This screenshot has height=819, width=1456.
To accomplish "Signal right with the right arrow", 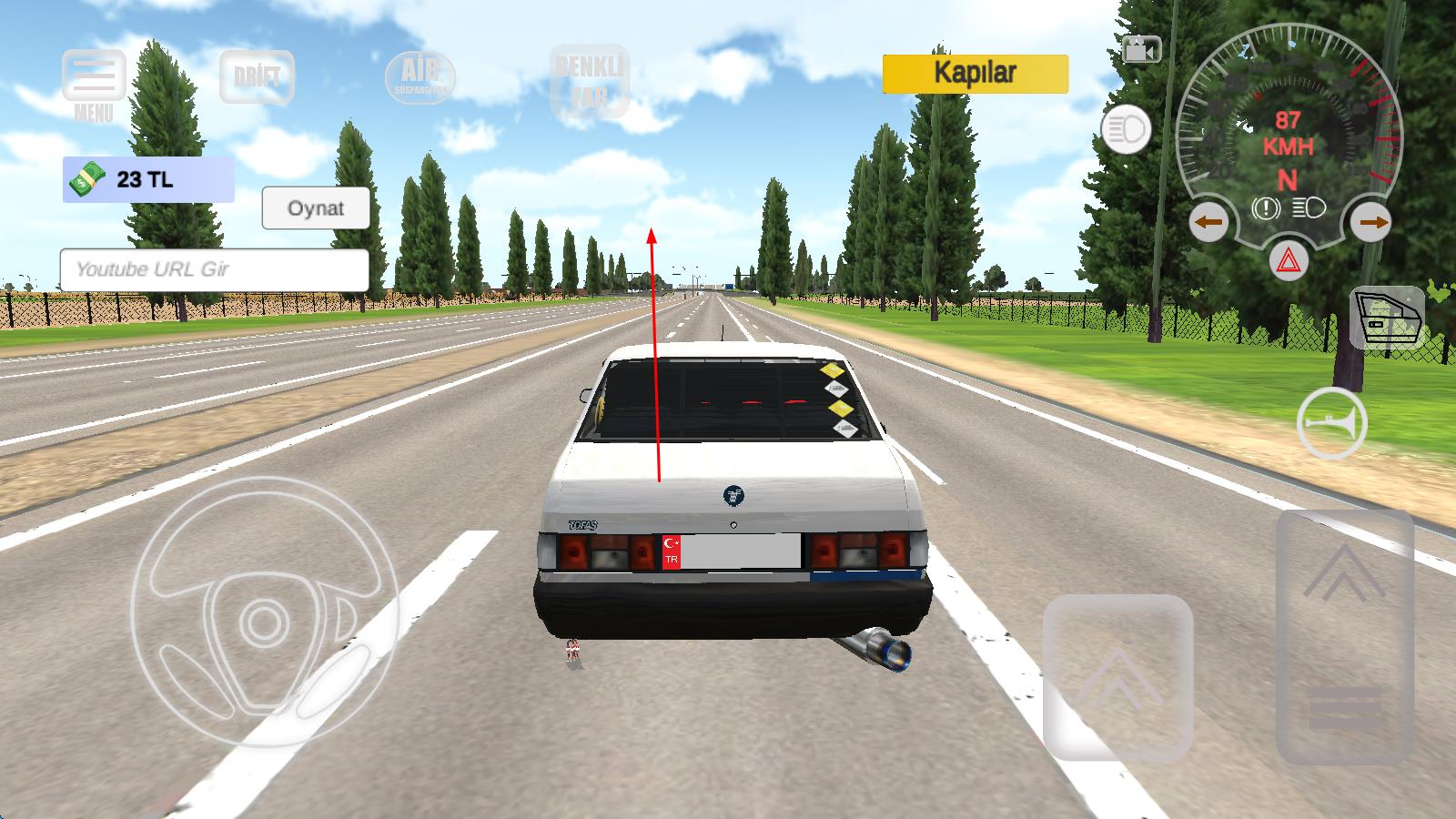I will pyautogui.click(x=1371, y=221).
